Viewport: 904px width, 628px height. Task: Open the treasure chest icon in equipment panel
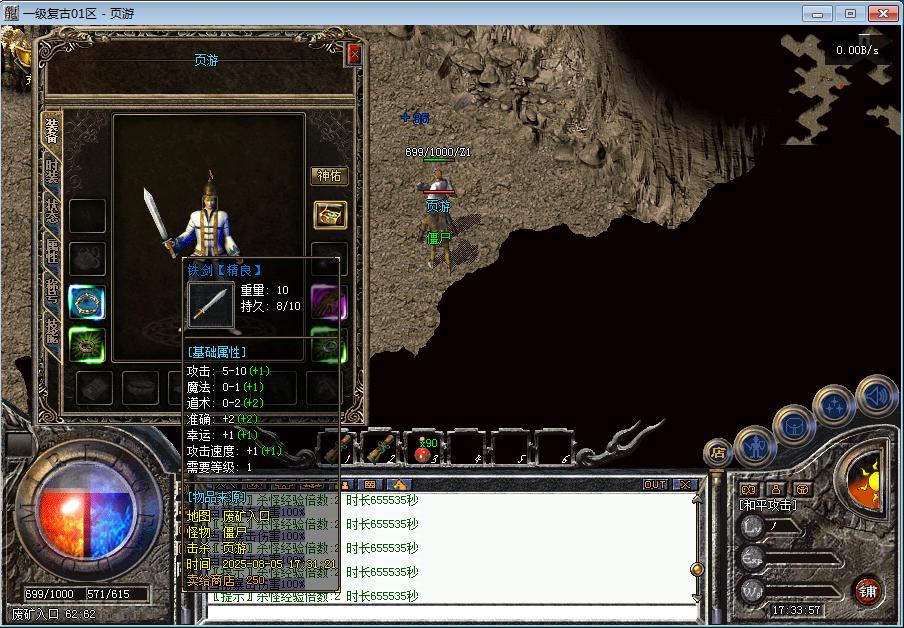pos(329,214)
